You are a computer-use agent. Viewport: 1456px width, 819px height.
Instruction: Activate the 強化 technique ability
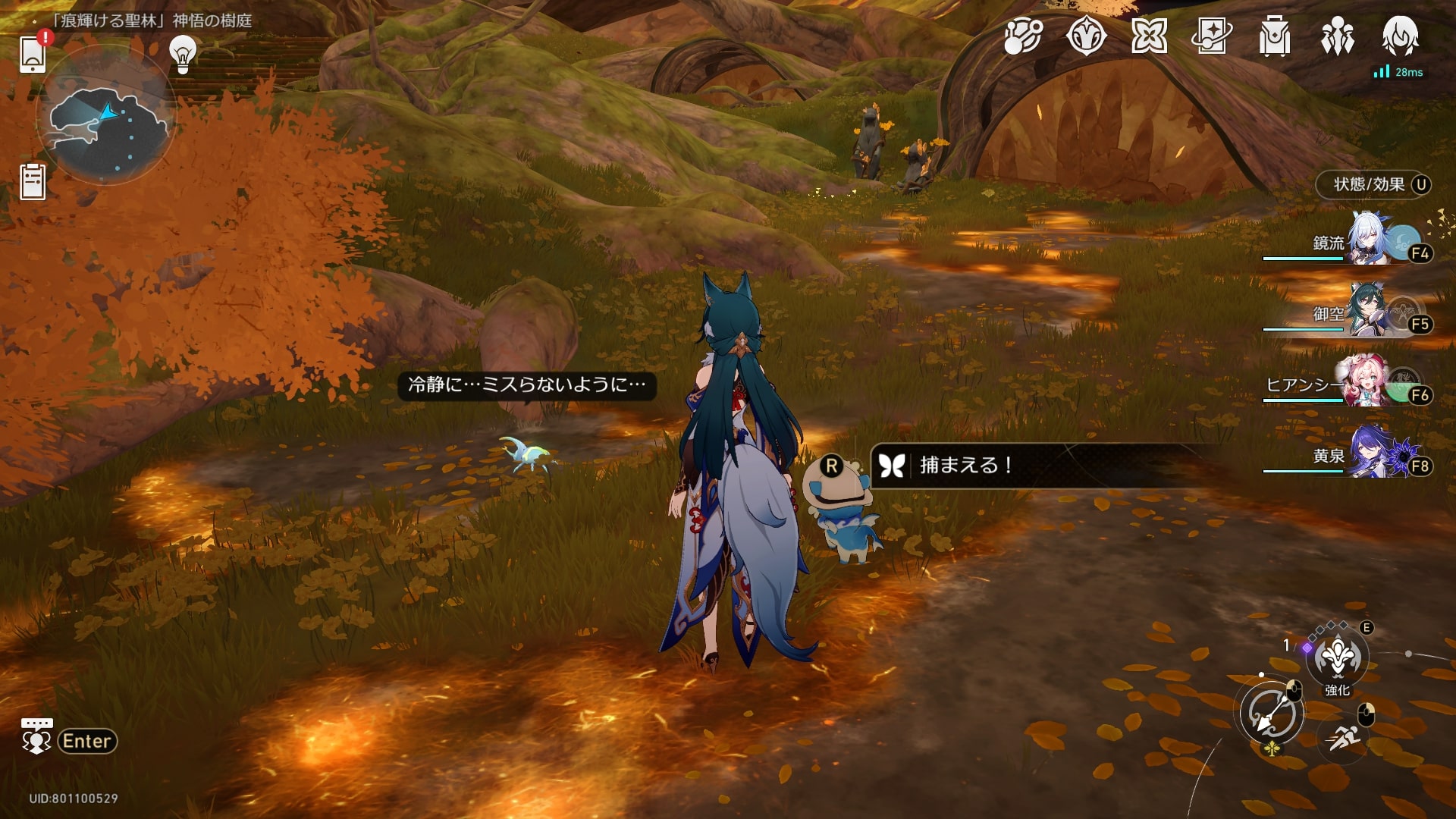(1337, 658)
